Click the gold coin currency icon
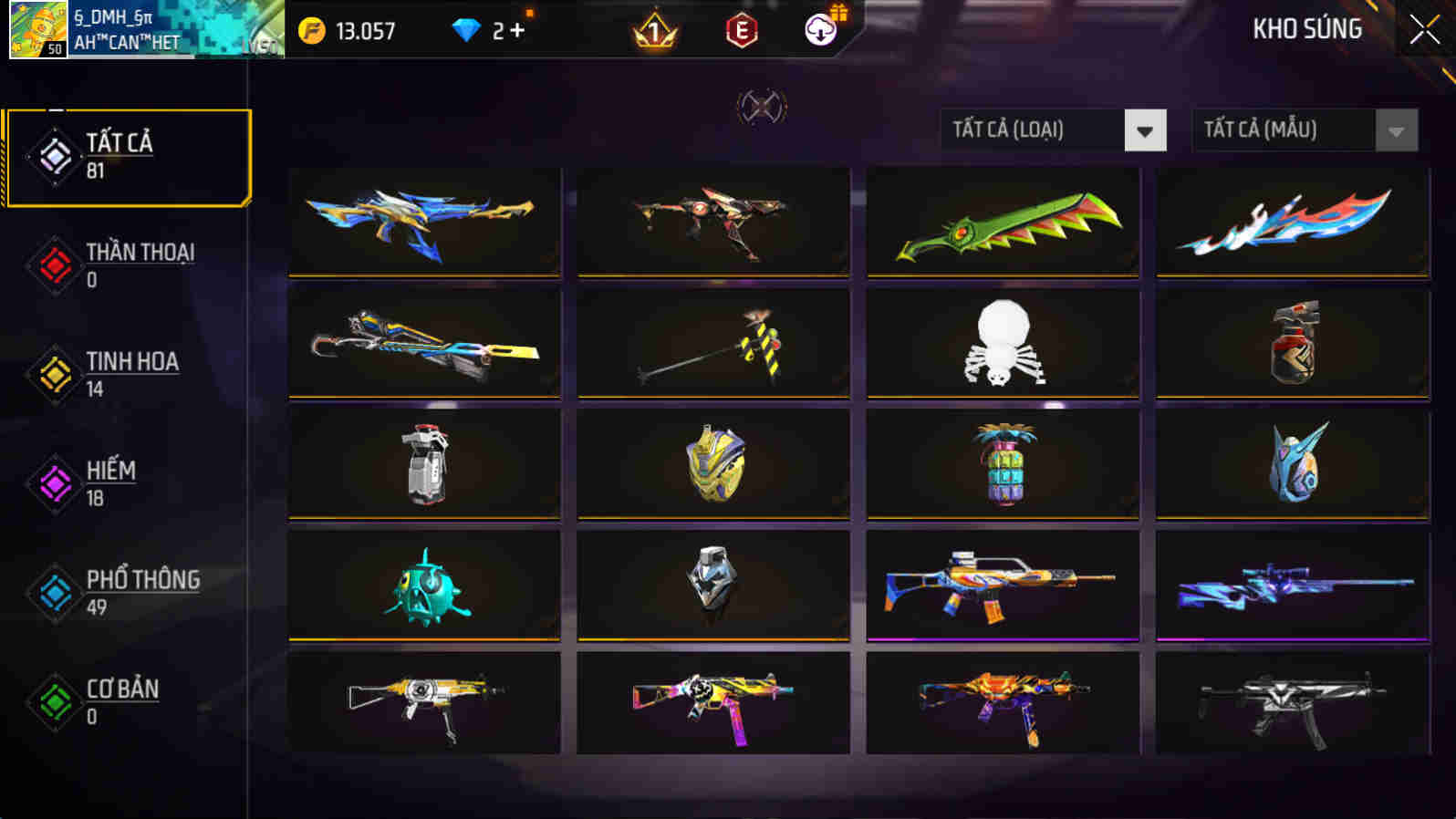The height and width of the screenshot is (819, 1456). click(310, 28)
